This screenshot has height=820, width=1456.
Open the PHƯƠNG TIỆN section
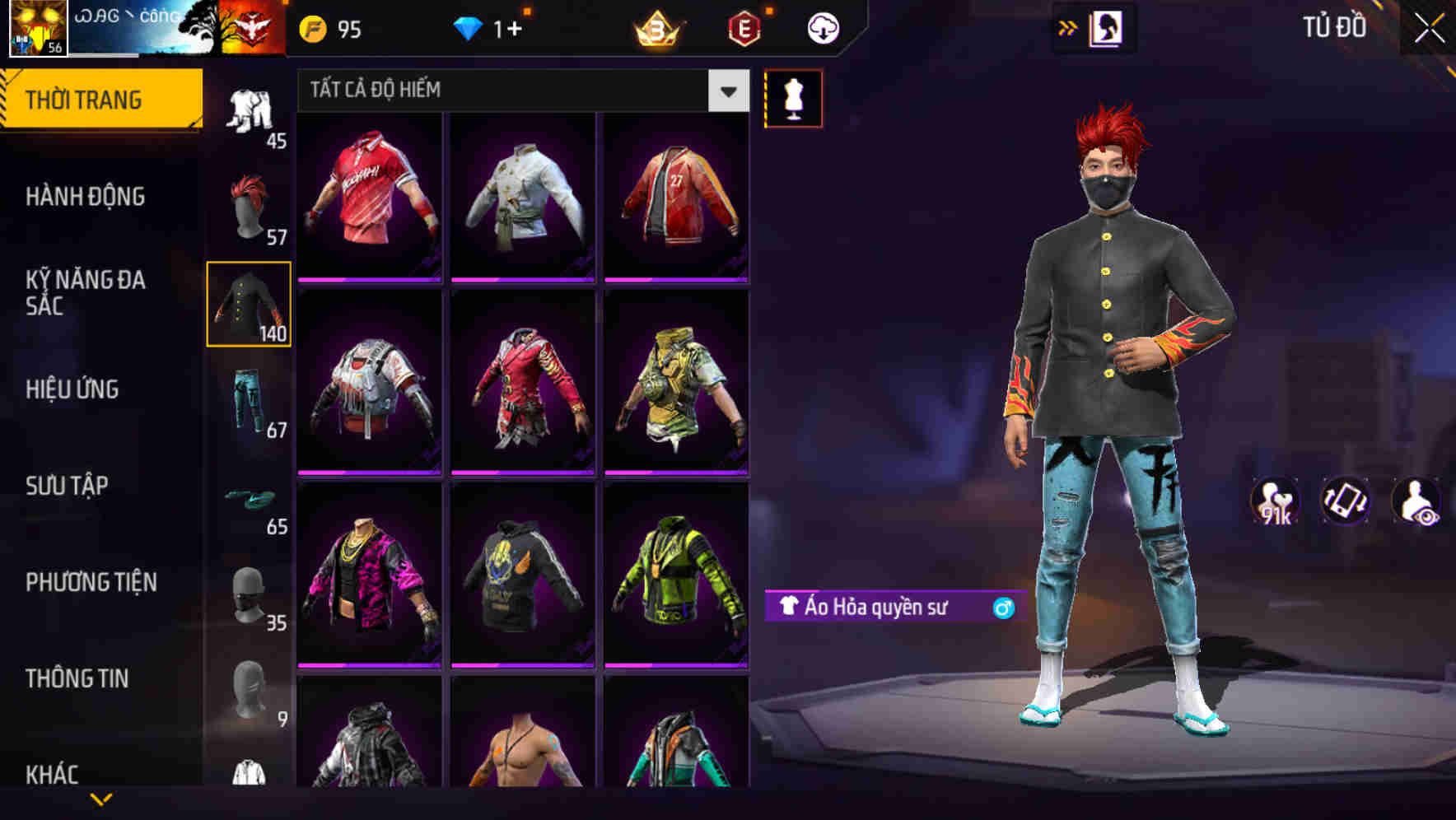(91, 582)
